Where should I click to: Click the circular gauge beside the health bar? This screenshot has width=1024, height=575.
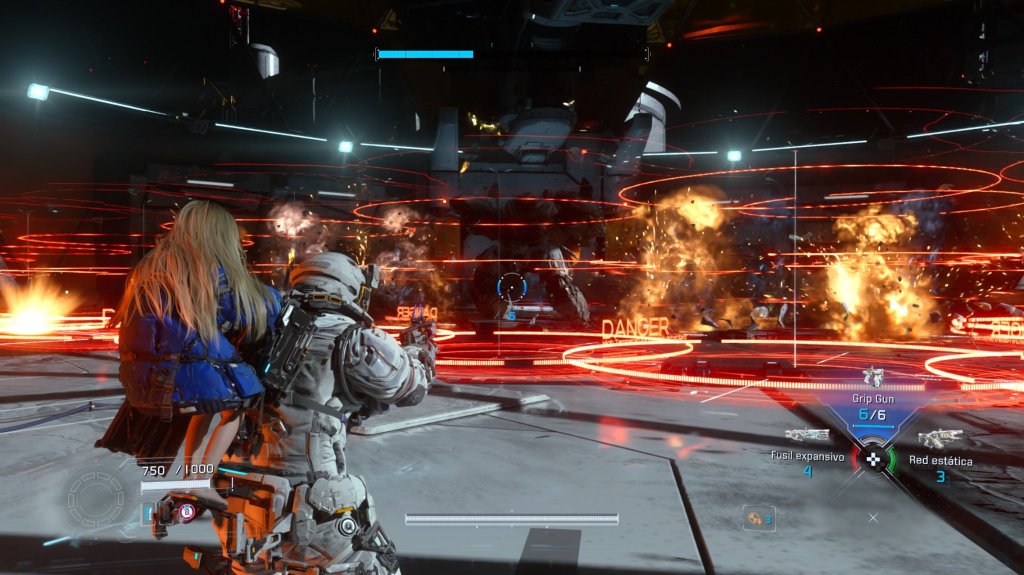click(x=96, y=495)
